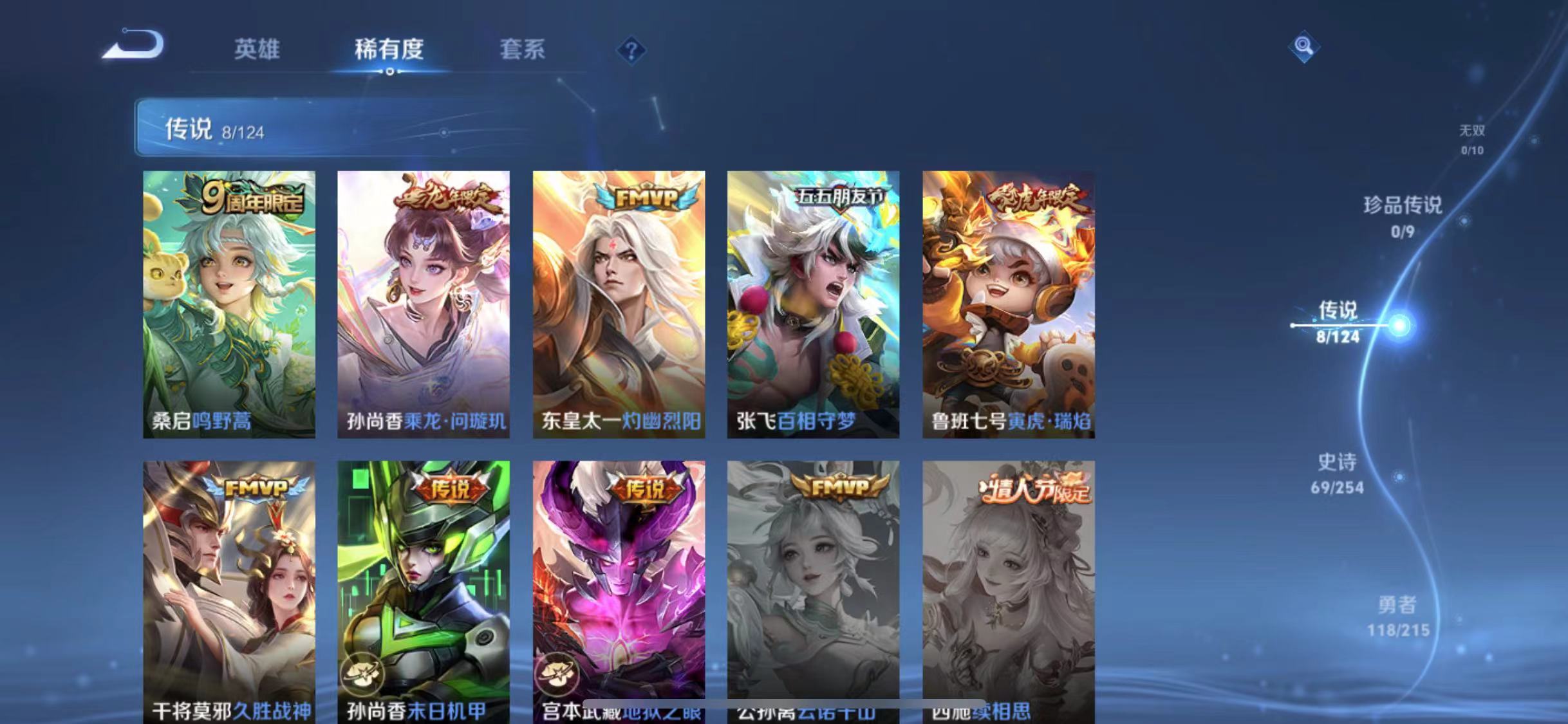This screenshot has height=724, width=1568.
Task: Open the help question mark icon
Action: (x=634, y=50)
